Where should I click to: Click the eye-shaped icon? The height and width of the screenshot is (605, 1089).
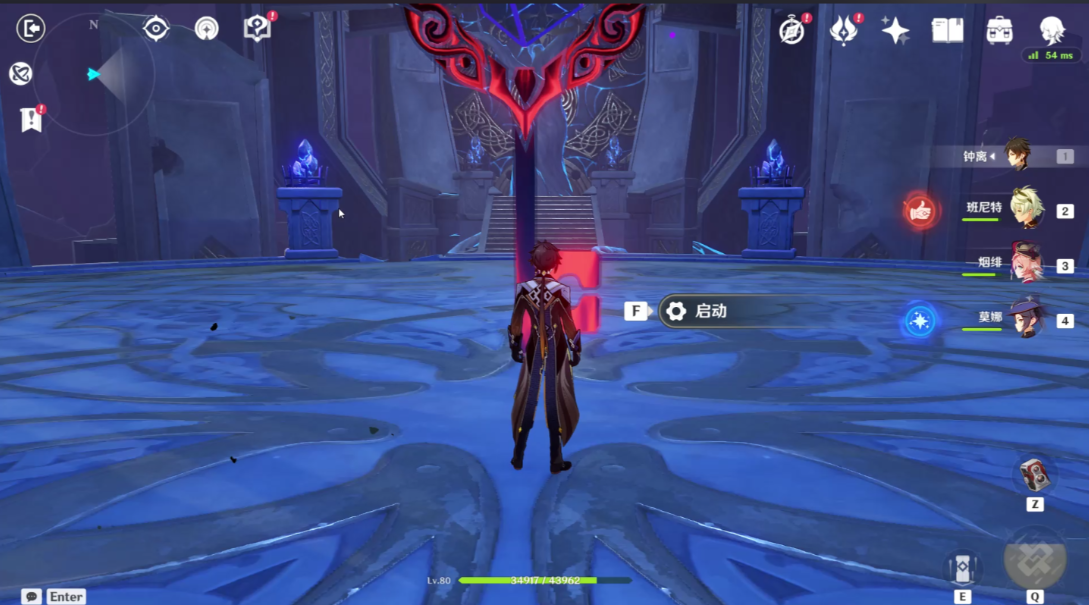156,28
